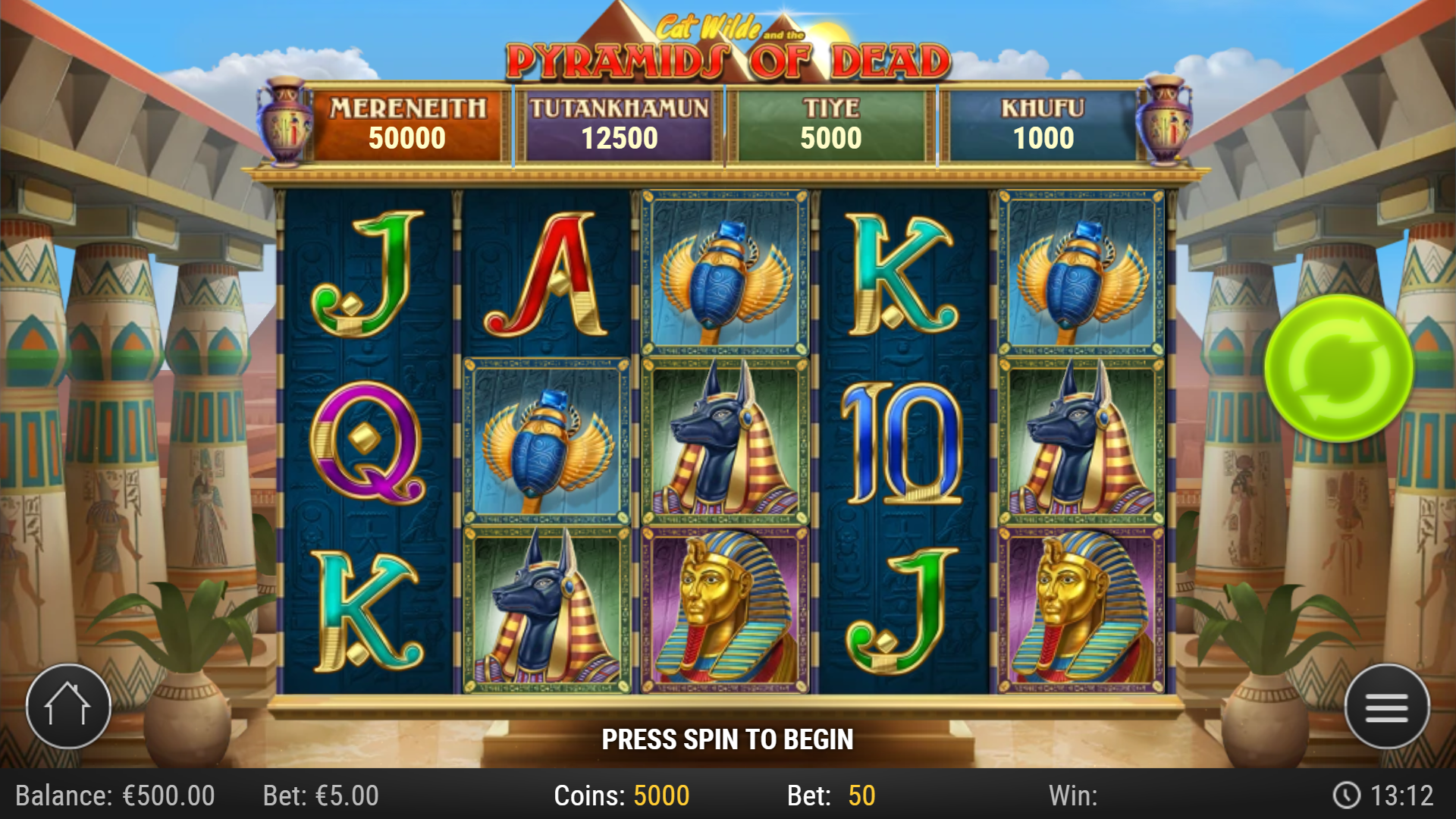Click the TUTANKHAMUN 12500 jackpot tier
This screenshot has height=819, width=1456.
click(620, 123)
